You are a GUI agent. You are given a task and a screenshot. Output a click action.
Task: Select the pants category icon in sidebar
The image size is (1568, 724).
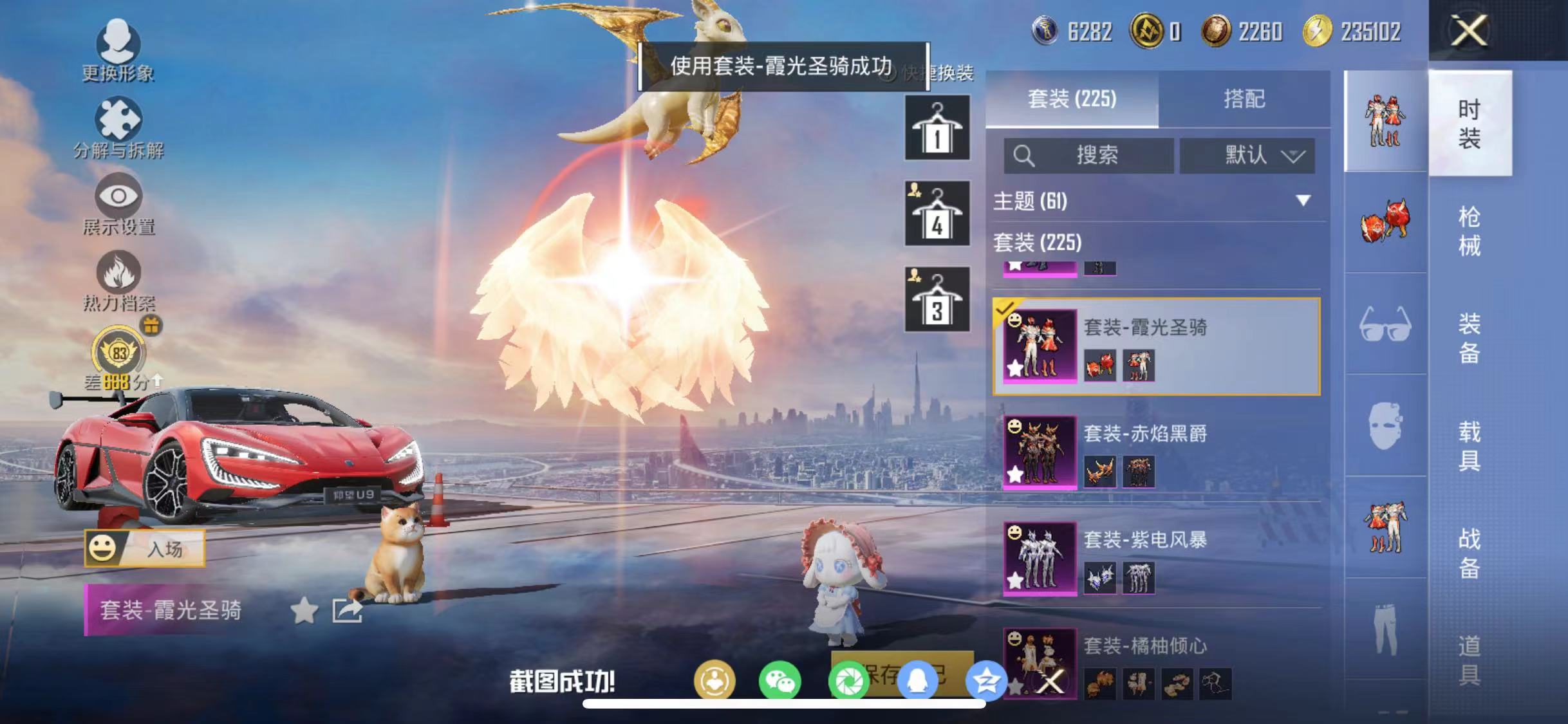tap(1384, 627)
